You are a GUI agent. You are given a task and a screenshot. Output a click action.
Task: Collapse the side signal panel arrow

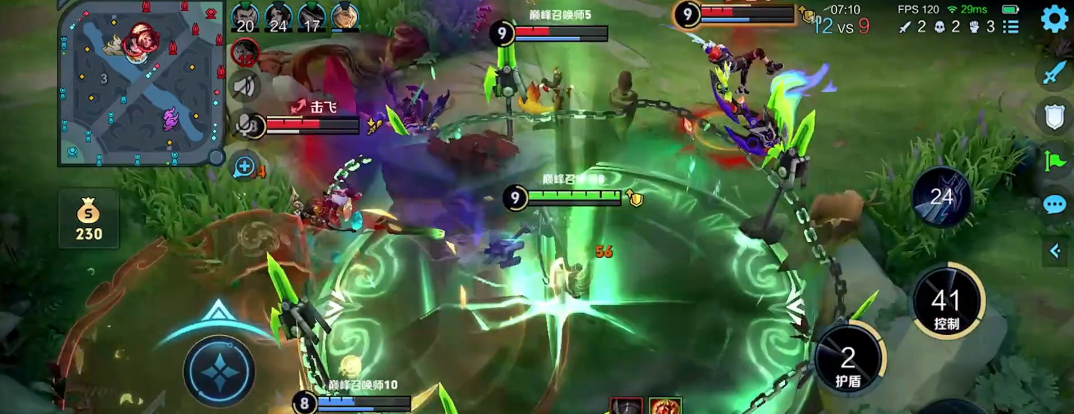click(x=1055, y=251)
